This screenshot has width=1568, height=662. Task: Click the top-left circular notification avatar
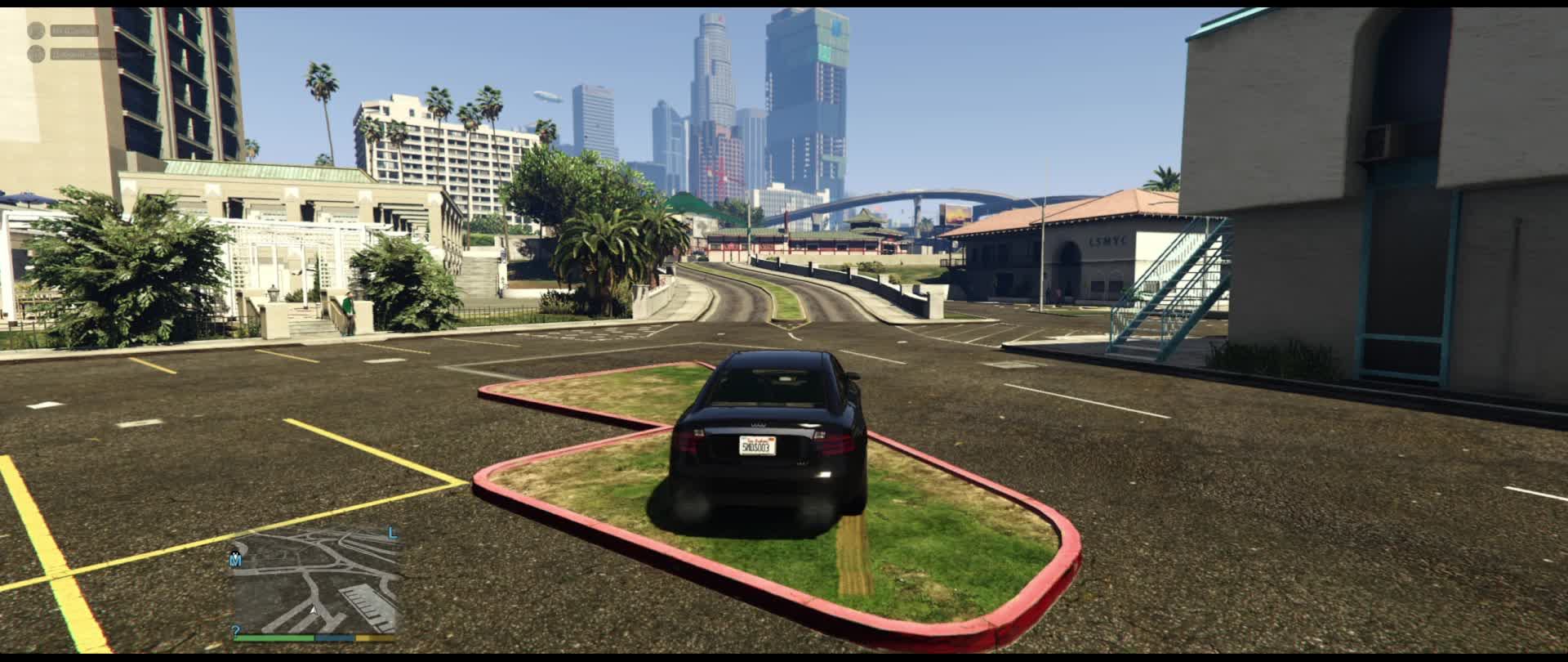pos(36,29)
